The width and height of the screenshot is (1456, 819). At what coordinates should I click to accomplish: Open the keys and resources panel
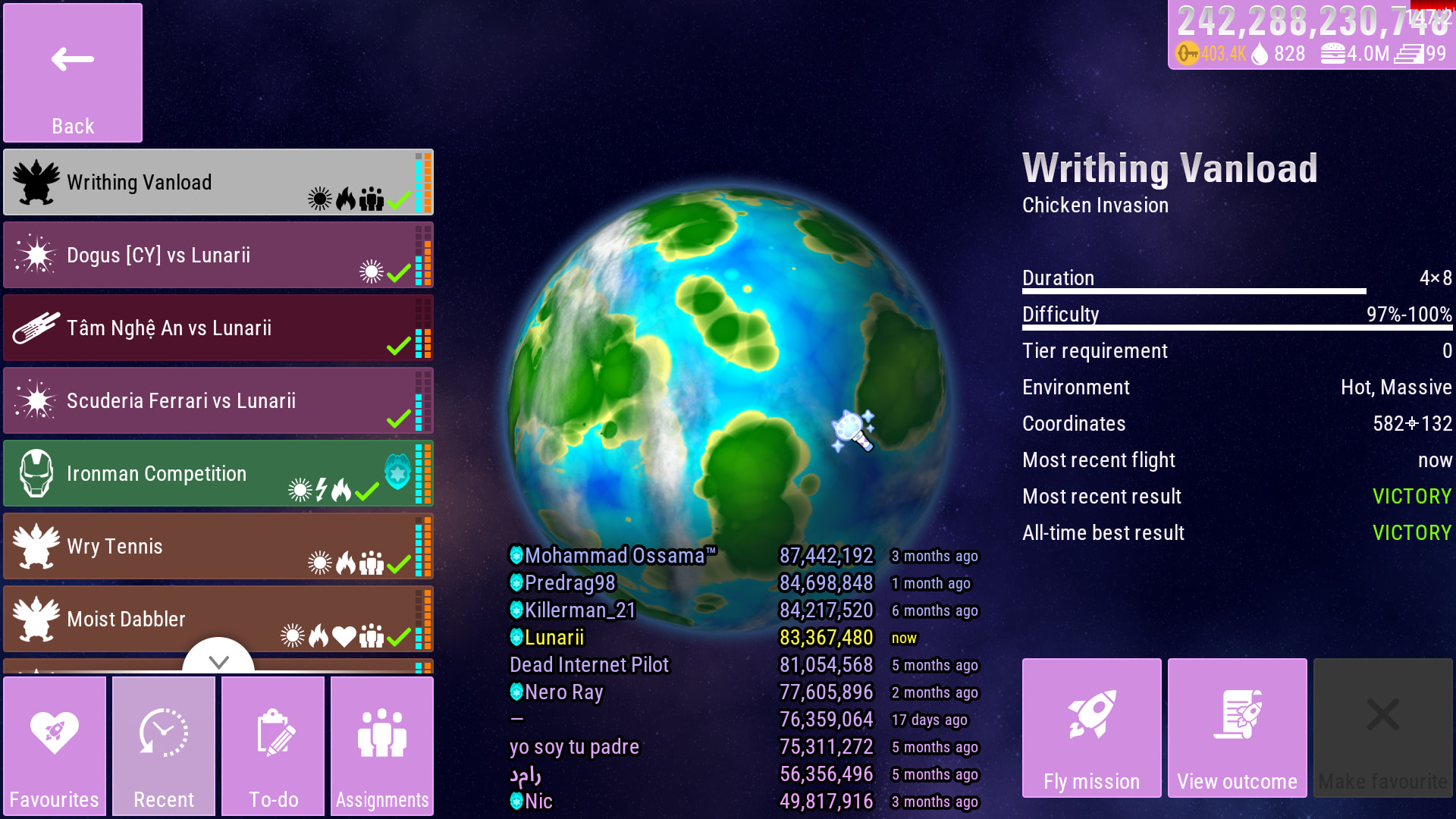point(1311,36)
